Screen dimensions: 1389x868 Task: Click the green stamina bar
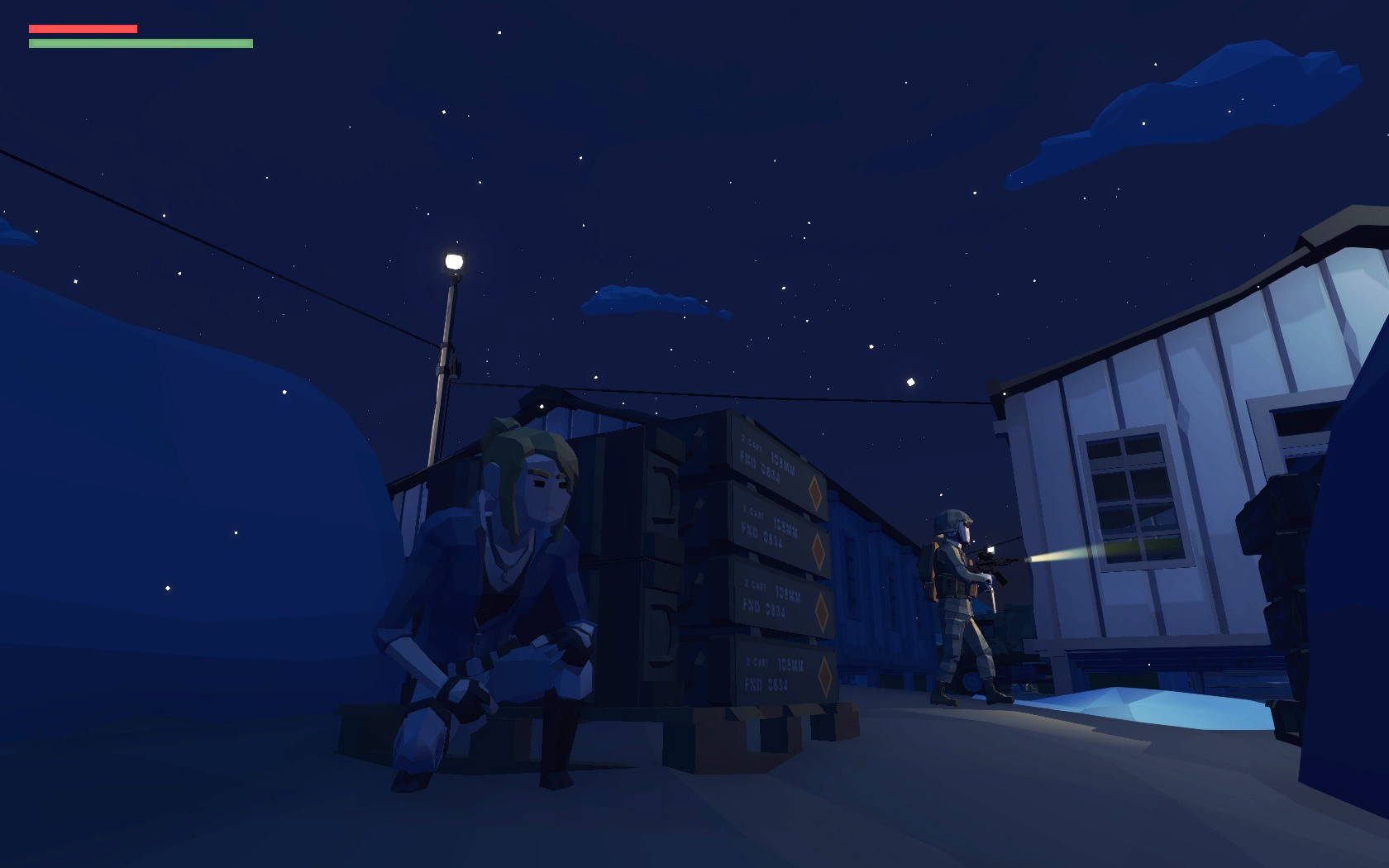[141, 41]
